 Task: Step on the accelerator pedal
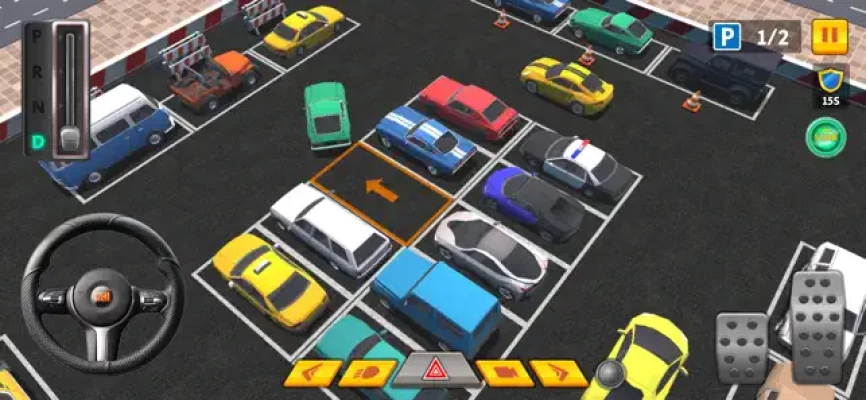(817, 327)
